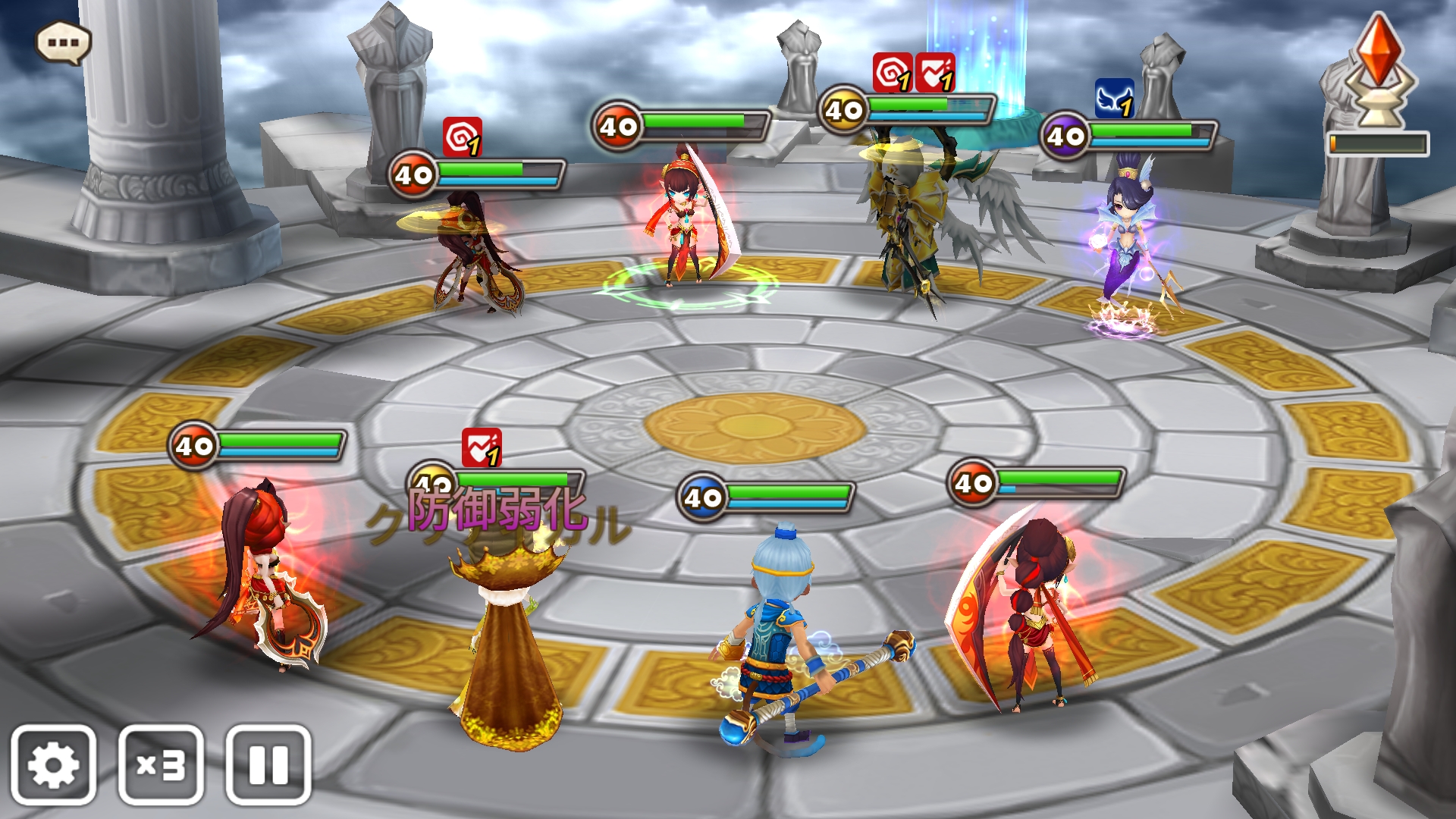
Task: Open the gear settings menu
Action: click(x=53, y=764)
